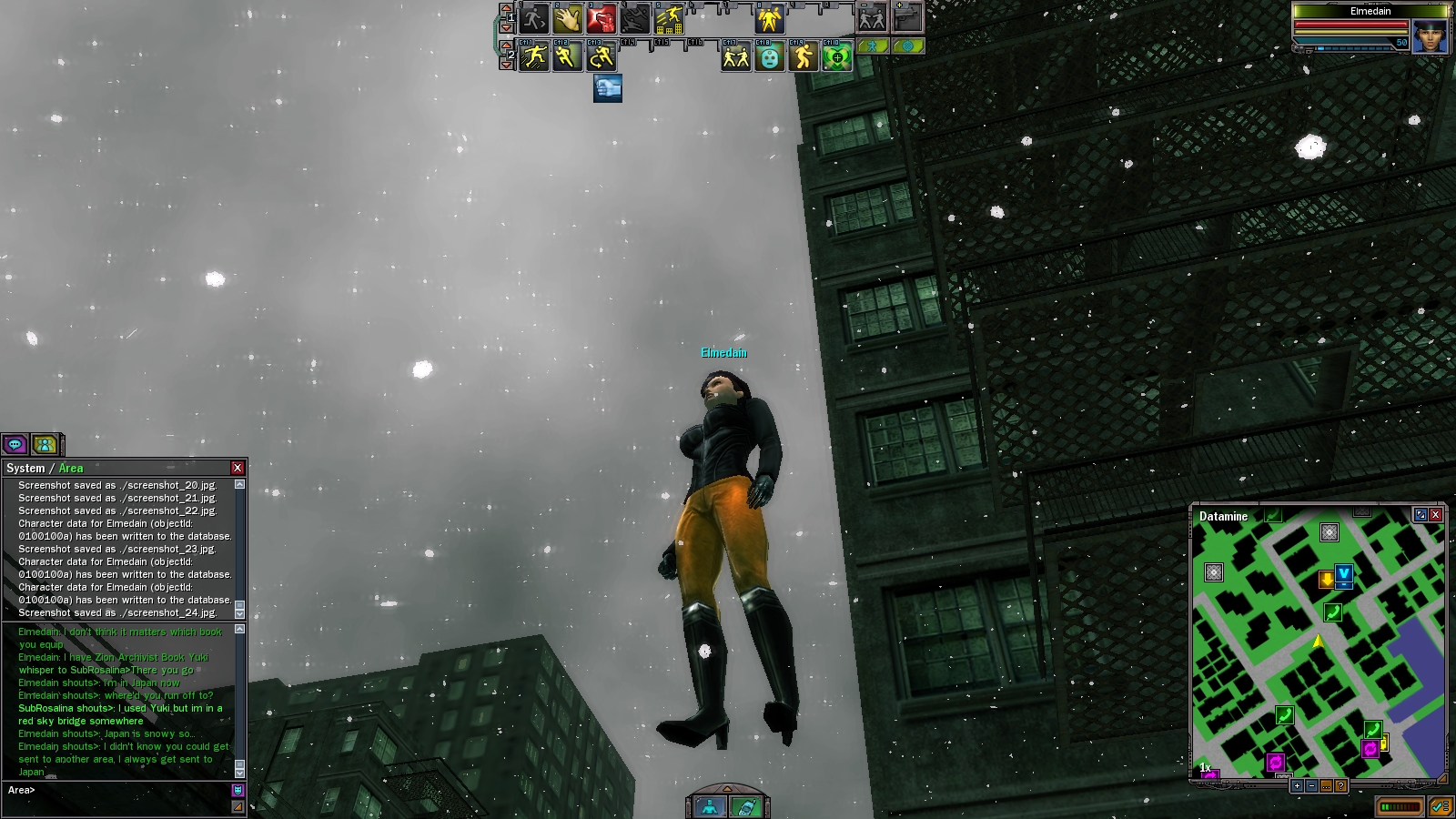Close the Datamine minimap window
The height and width of the screenshot is (819, 1456).
1436,515
